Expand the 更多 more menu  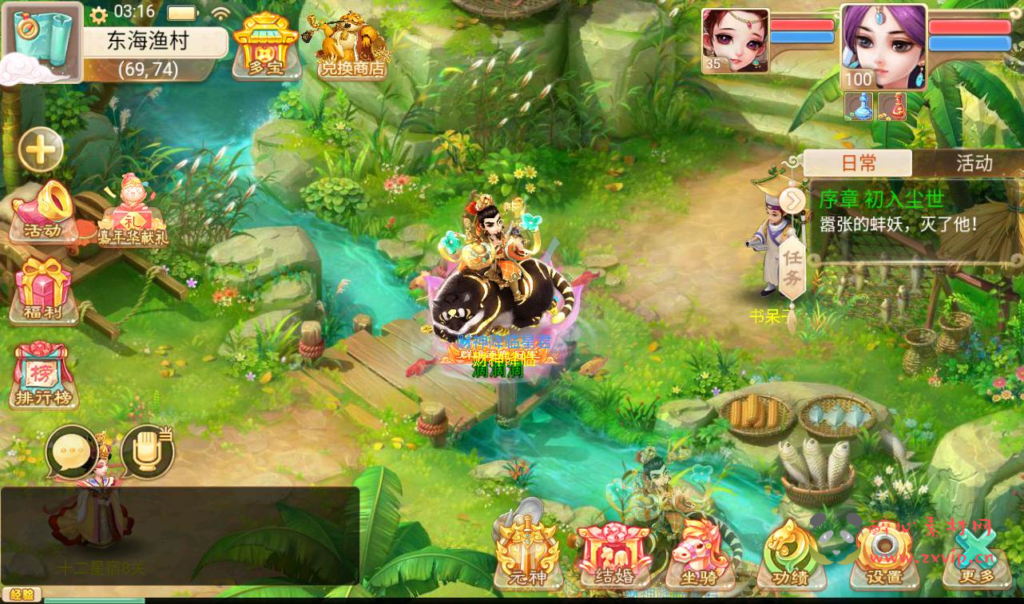pos(974,556)
